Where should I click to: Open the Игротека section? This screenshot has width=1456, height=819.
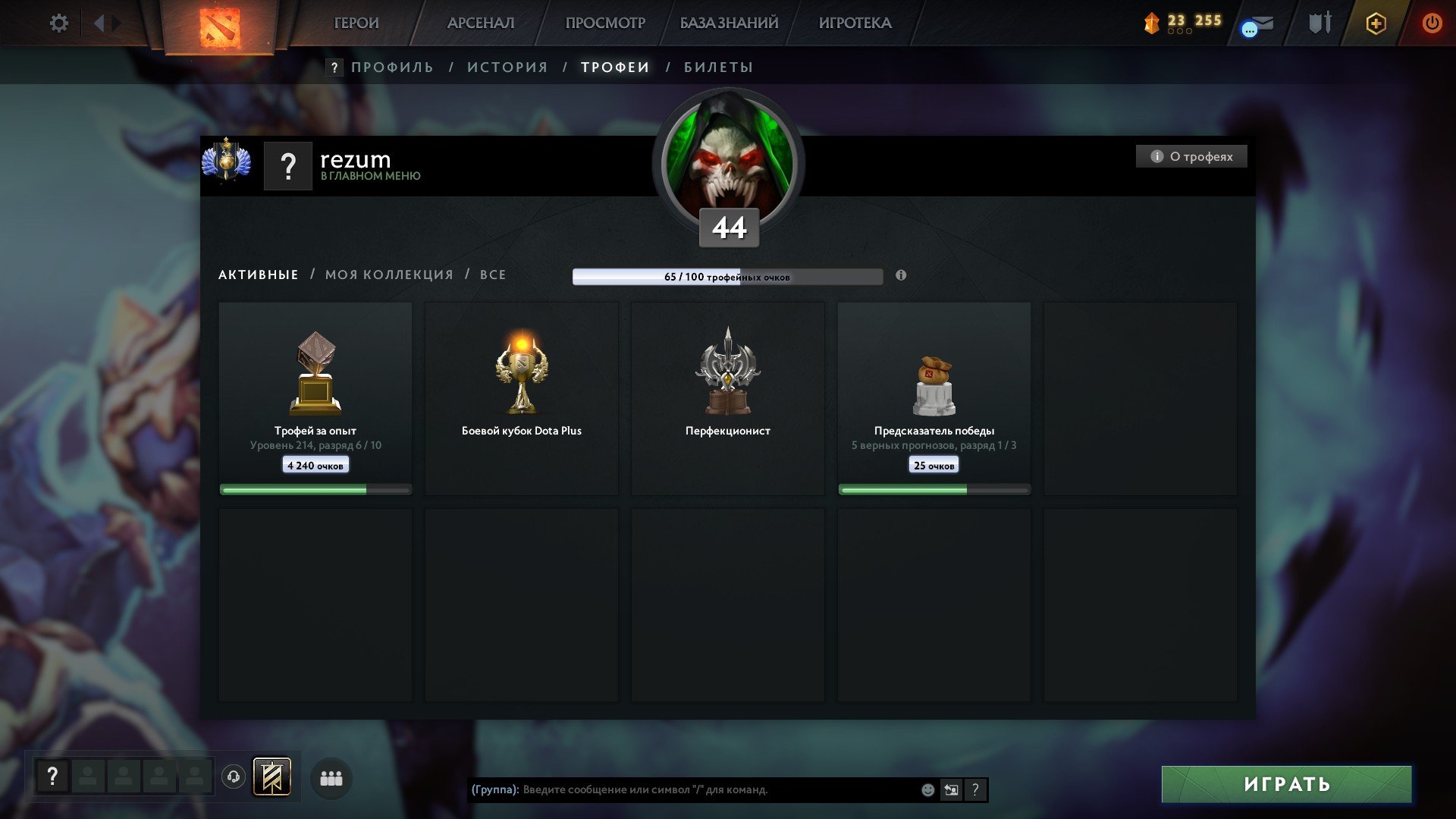(855, 24)
